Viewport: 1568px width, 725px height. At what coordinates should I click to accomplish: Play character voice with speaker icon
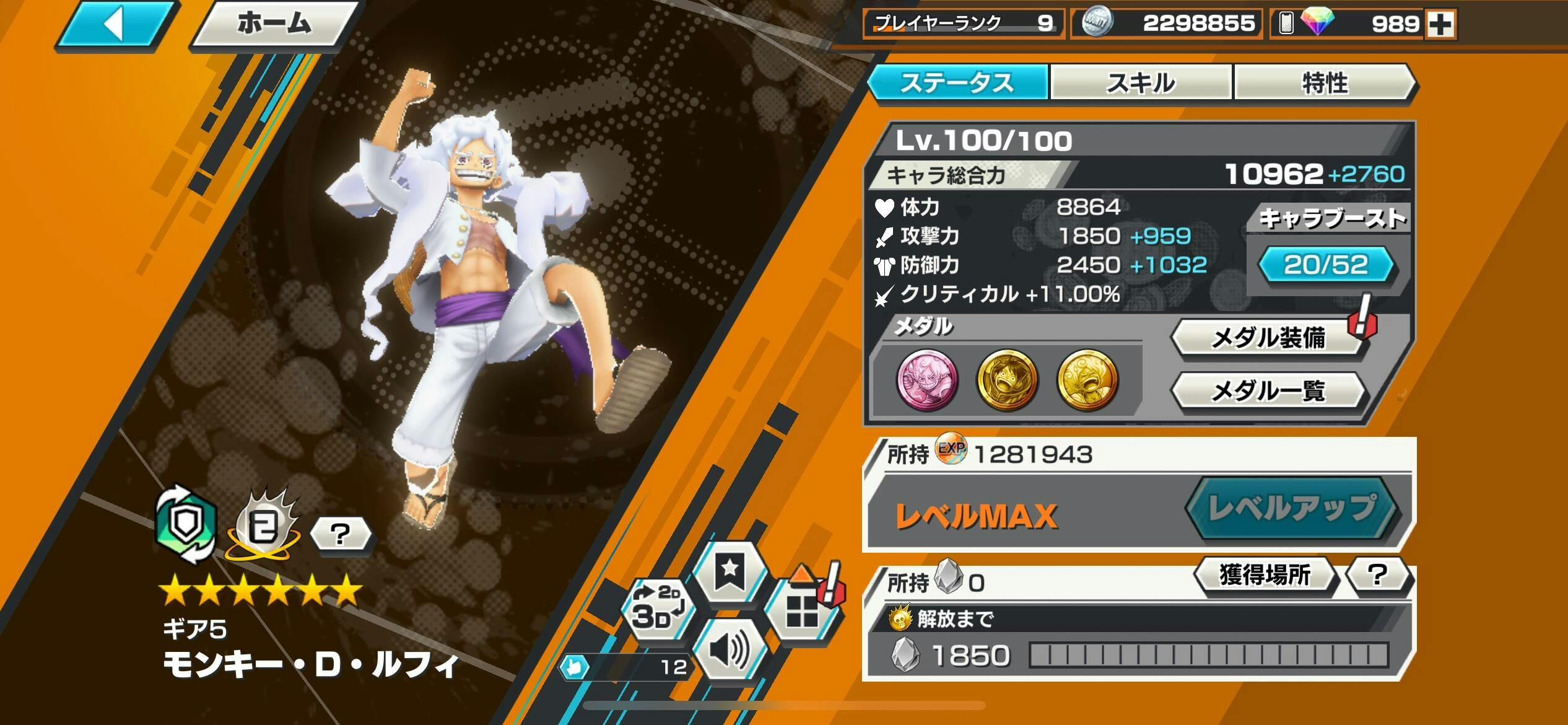tap(730, 651)
